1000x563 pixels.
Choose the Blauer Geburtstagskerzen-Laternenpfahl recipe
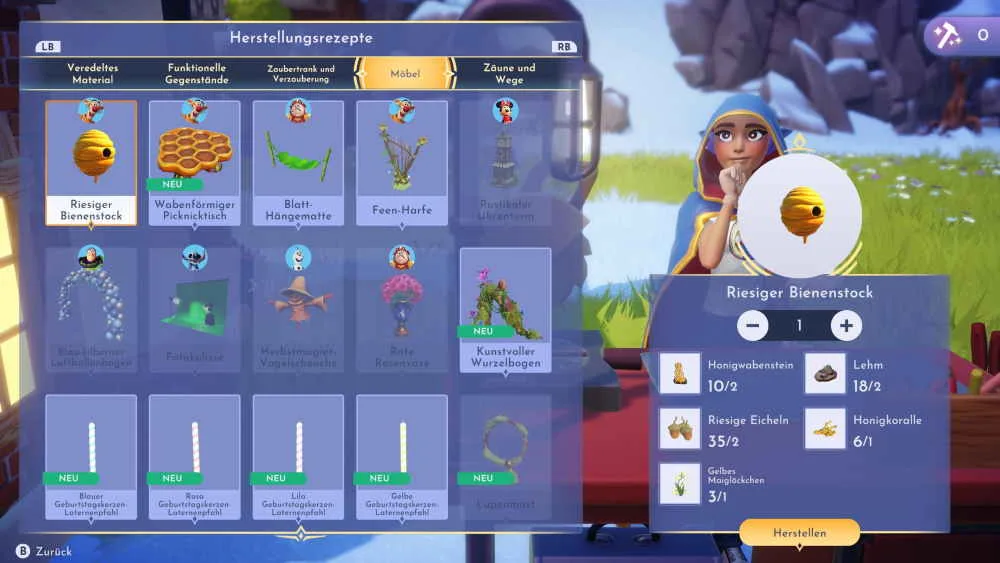[91, 457]
